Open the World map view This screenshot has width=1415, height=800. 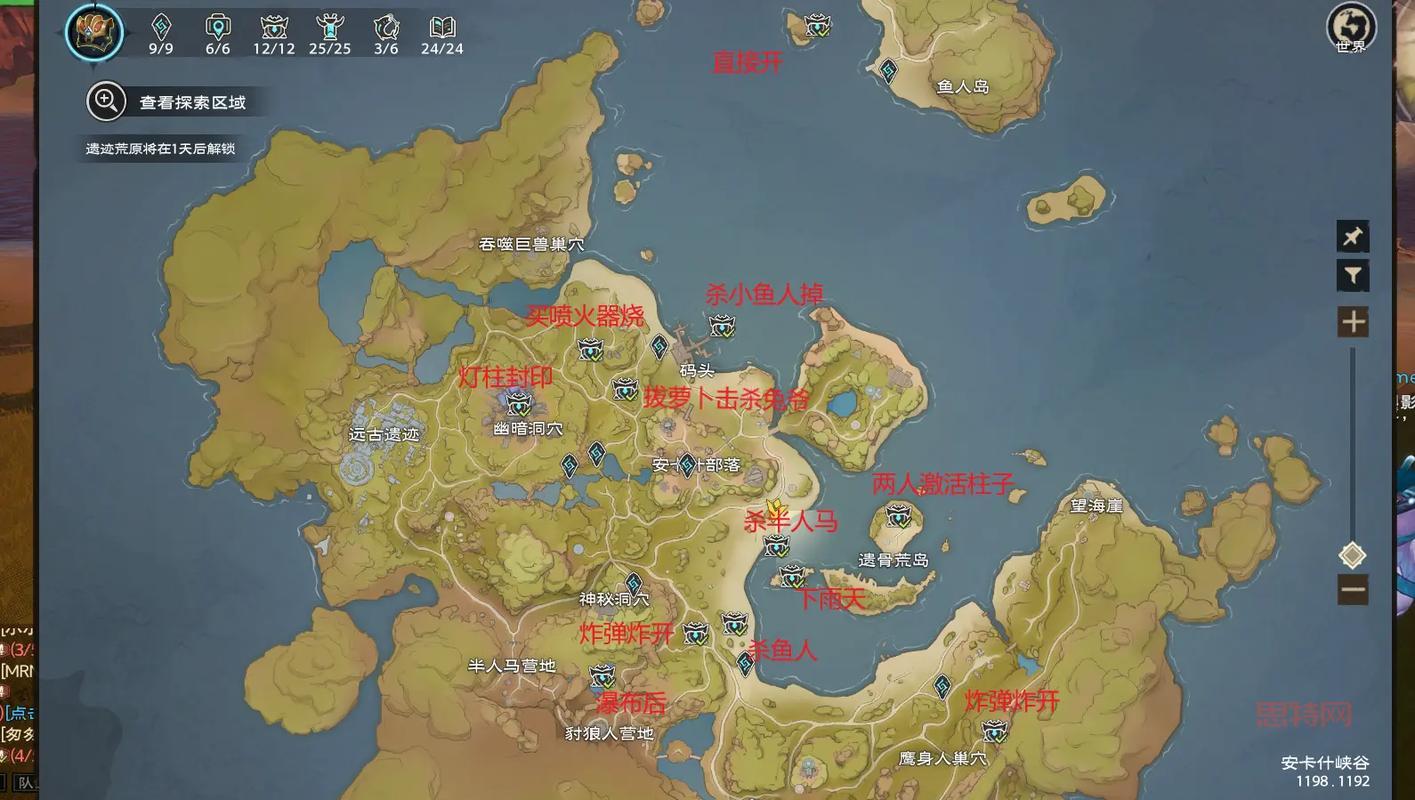[x=1350, y=26]
